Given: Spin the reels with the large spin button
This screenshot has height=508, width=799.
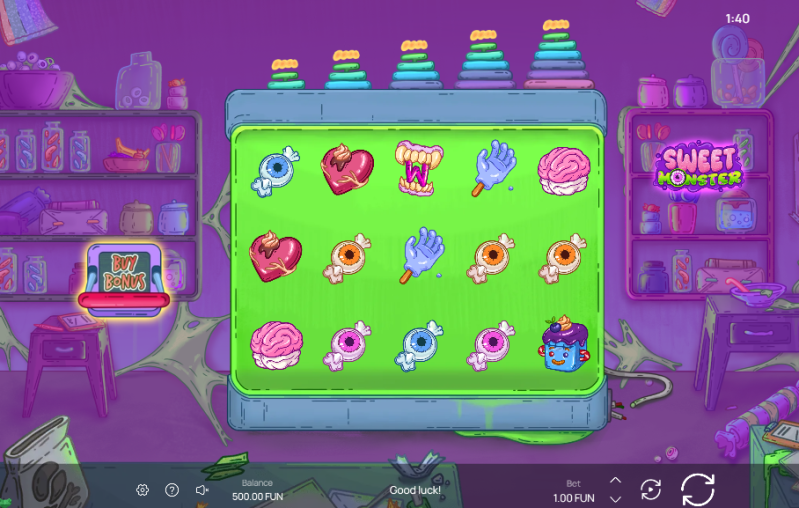Looking at the screenshot, I should pyautogui.click(x=698, y=489).
